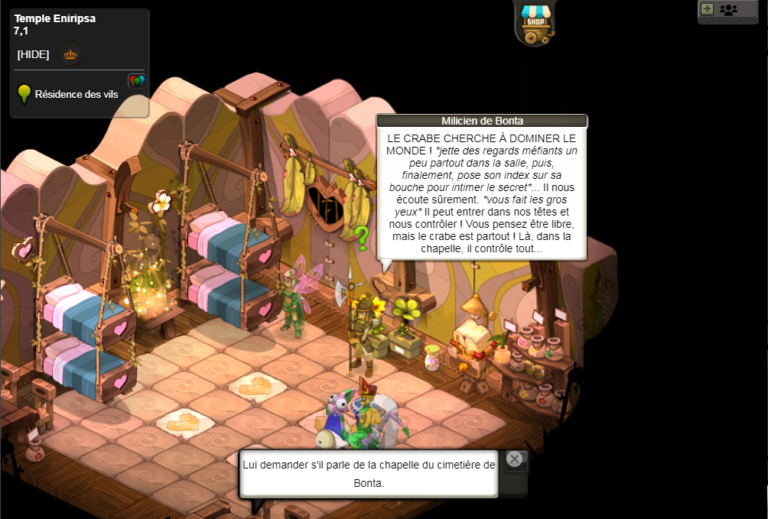Open the group members icon

pyautogui.click(x=728, y=10)
